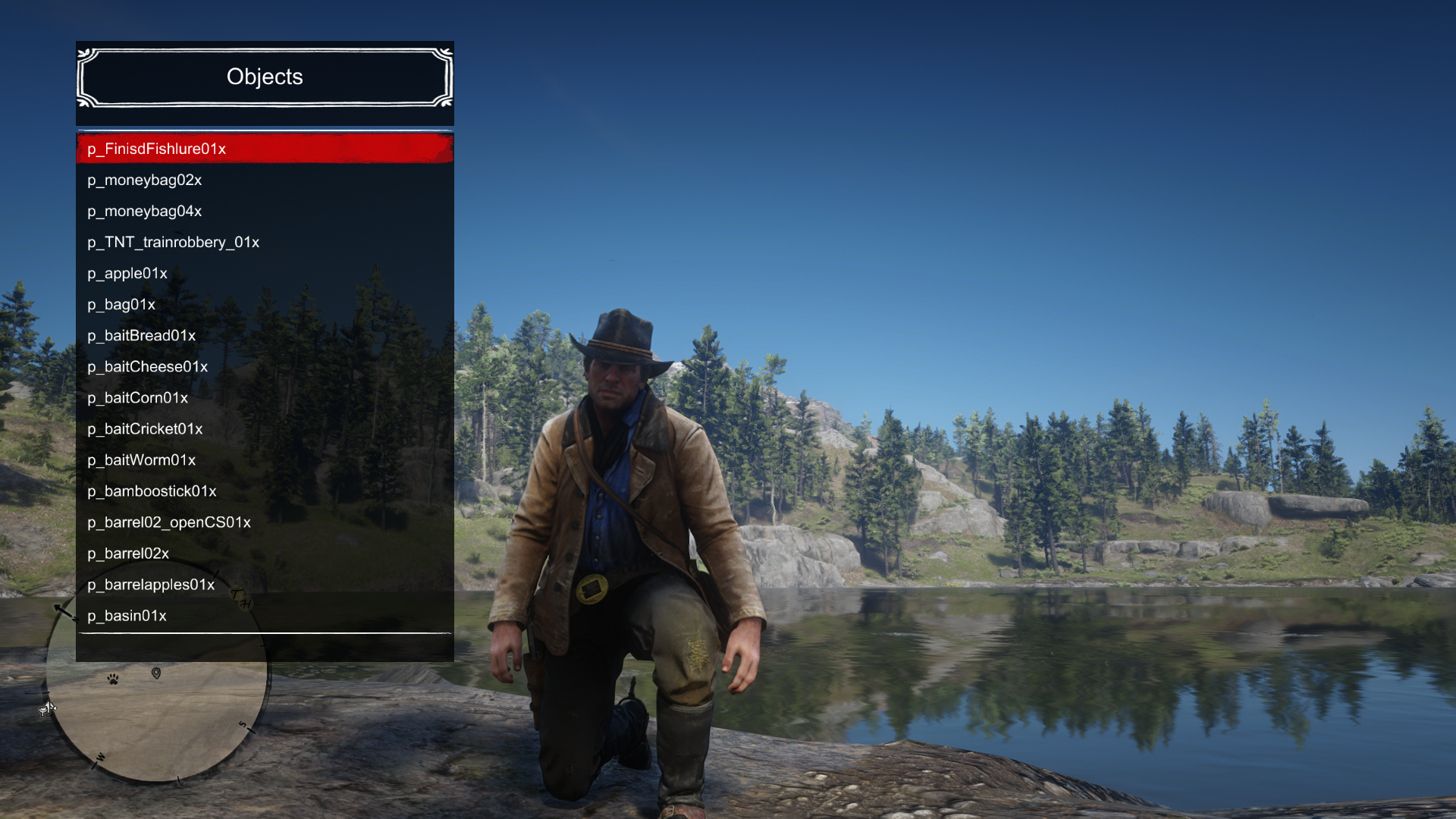1456x819 pixels.
Task: Select p_basin01x at the list bottom
Action: click(x=265, y=615)
